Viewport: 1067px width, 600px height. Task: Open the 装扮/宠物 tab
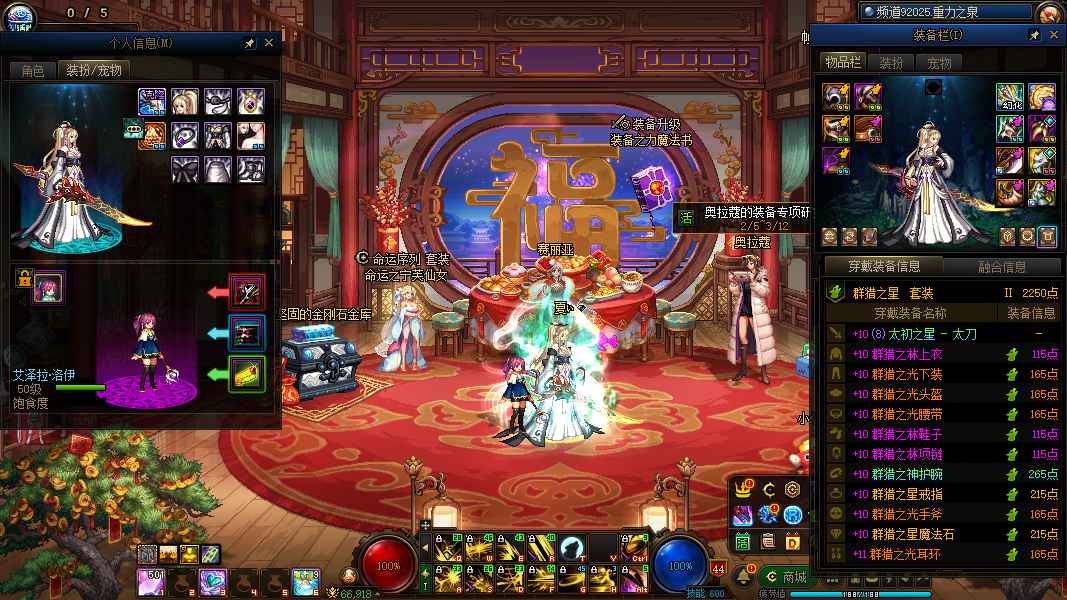94,70
